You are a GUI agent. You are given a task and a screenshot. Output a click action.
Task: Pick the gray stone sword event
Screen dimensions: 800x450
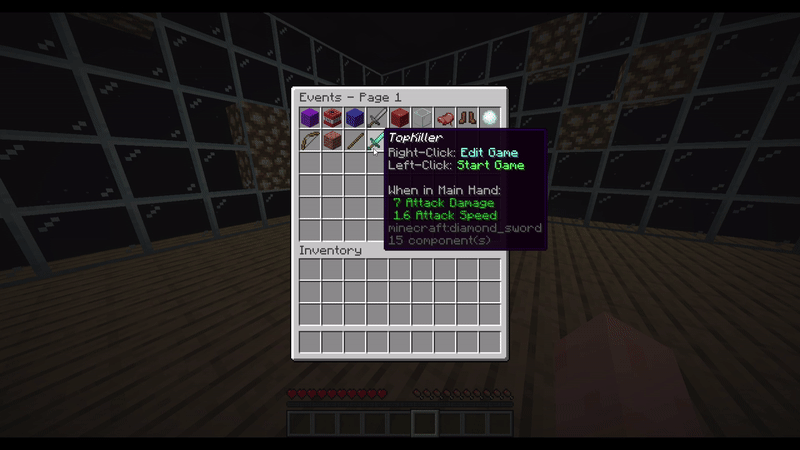[377, 119]
